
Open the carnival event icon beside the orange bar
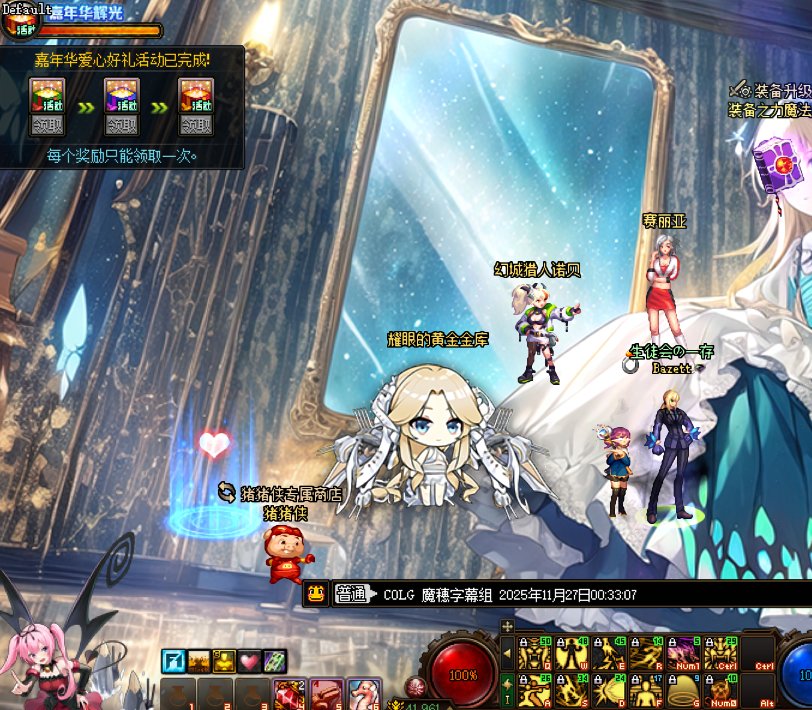[x=18, y=27]
